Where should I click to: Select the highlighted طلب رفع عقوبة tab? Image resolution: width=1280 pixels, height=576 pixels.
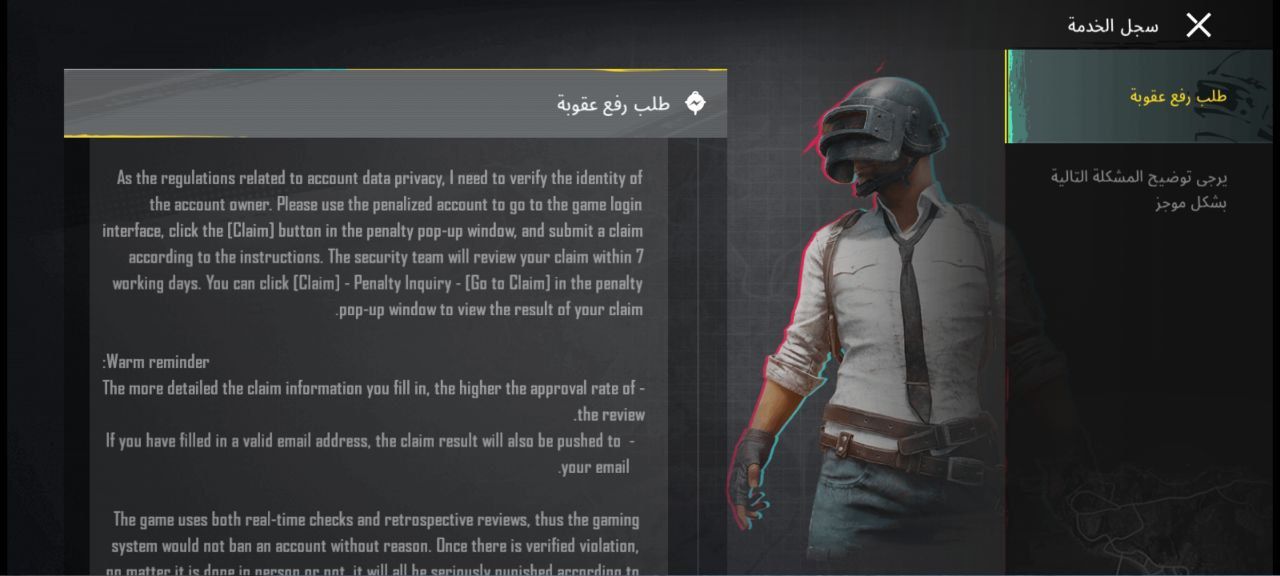(x=1140, y=97)
